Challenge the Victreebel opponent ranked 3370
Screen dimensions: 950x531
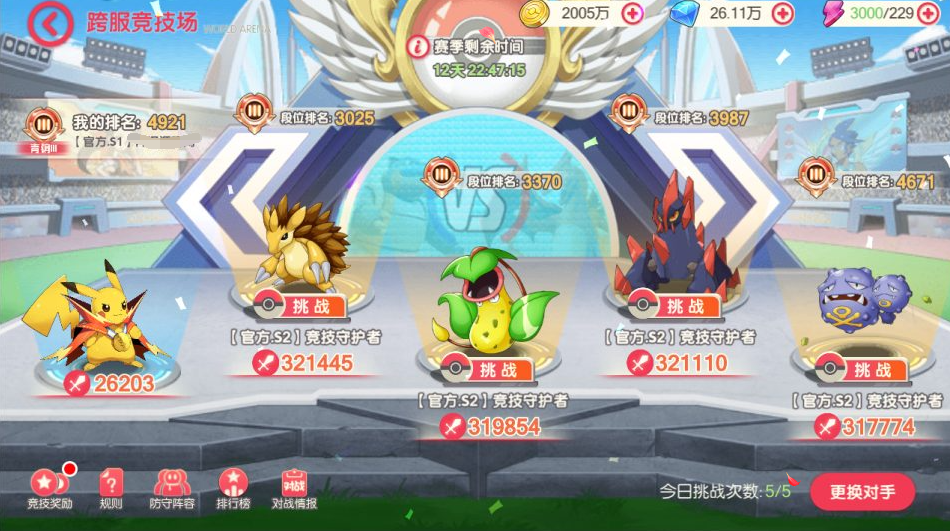[487, 369]
